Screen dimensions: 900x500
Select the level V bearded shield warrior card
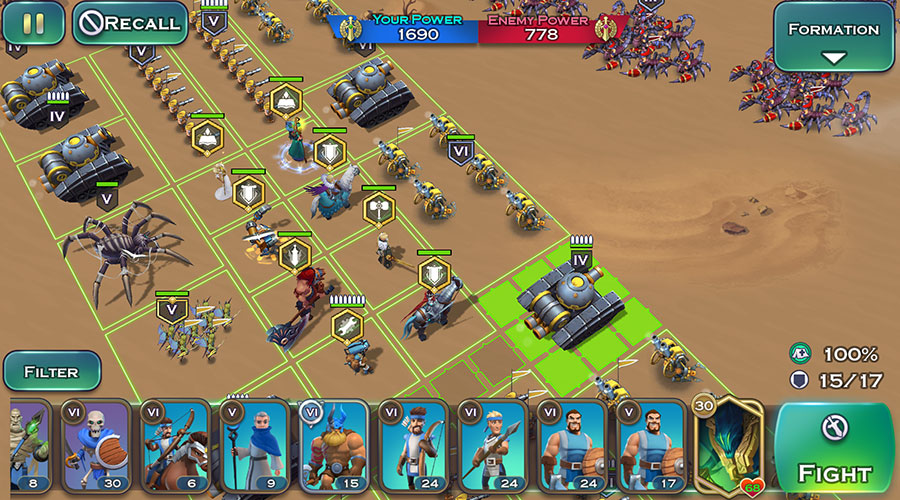(651, 446)
